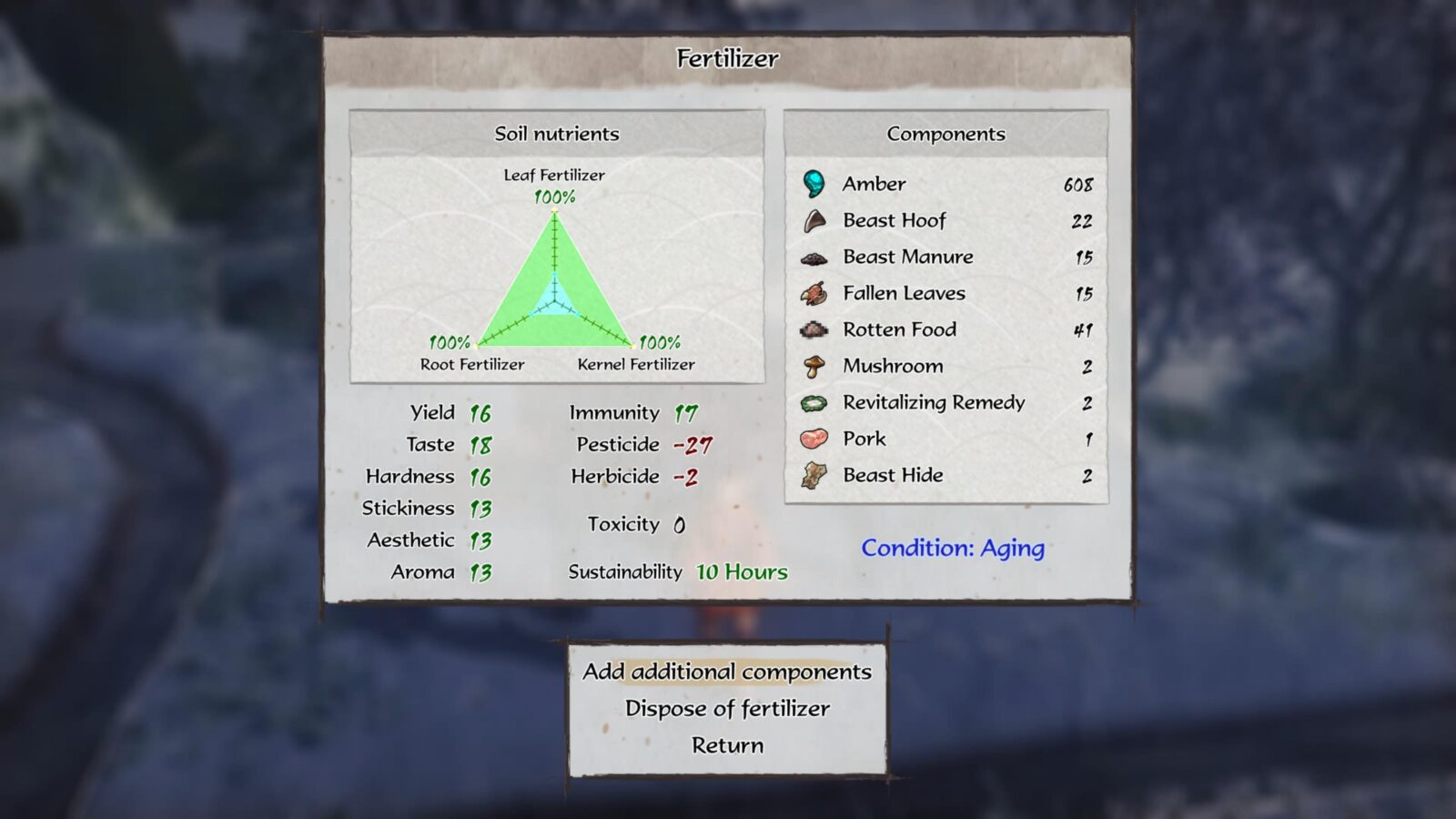Select Beast Manure in components list
The height and width of the screenshot is (819, 1456).
click(945, 257)
